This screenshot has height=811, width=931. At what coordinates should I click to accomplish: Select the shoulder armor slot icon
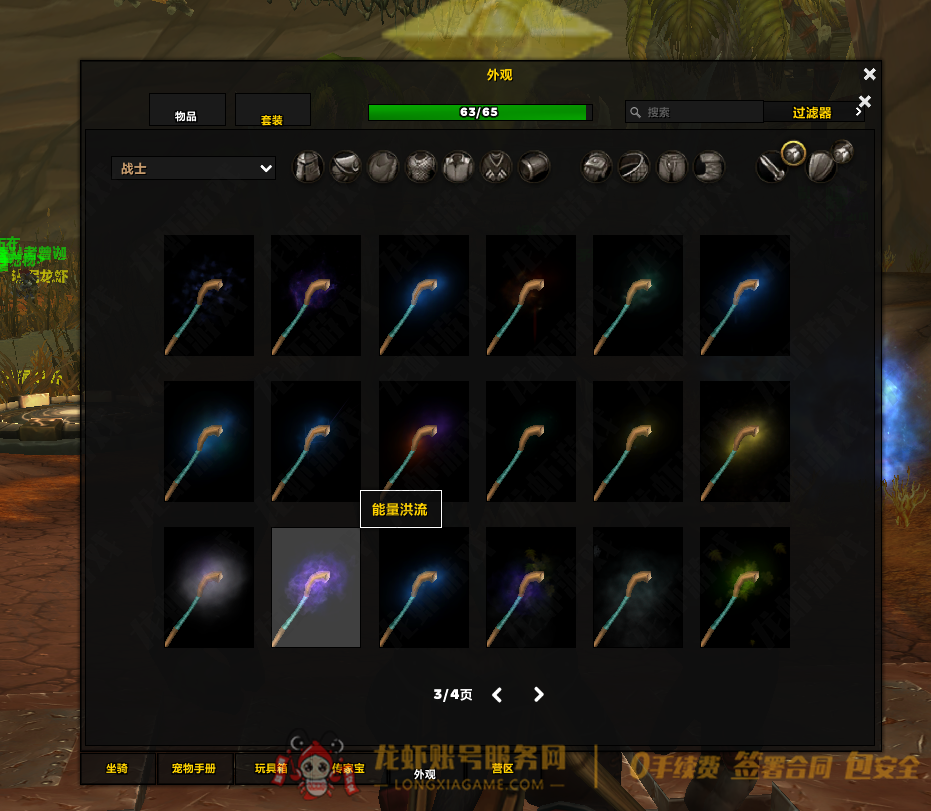[x=346, y=167]
